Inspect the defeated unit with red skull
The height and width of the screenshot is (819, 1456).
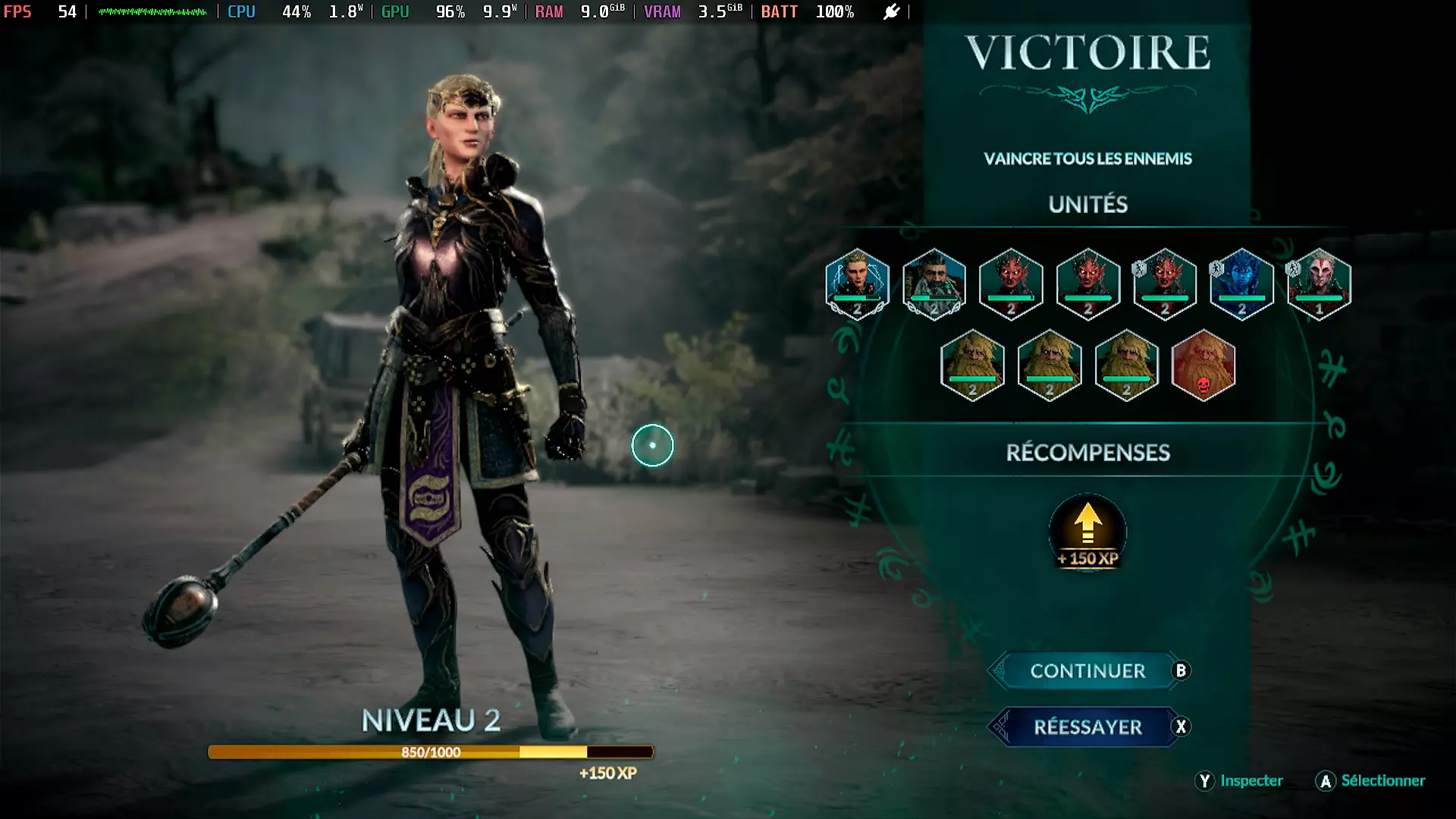pyautogui.click(x=1203, y=366)
